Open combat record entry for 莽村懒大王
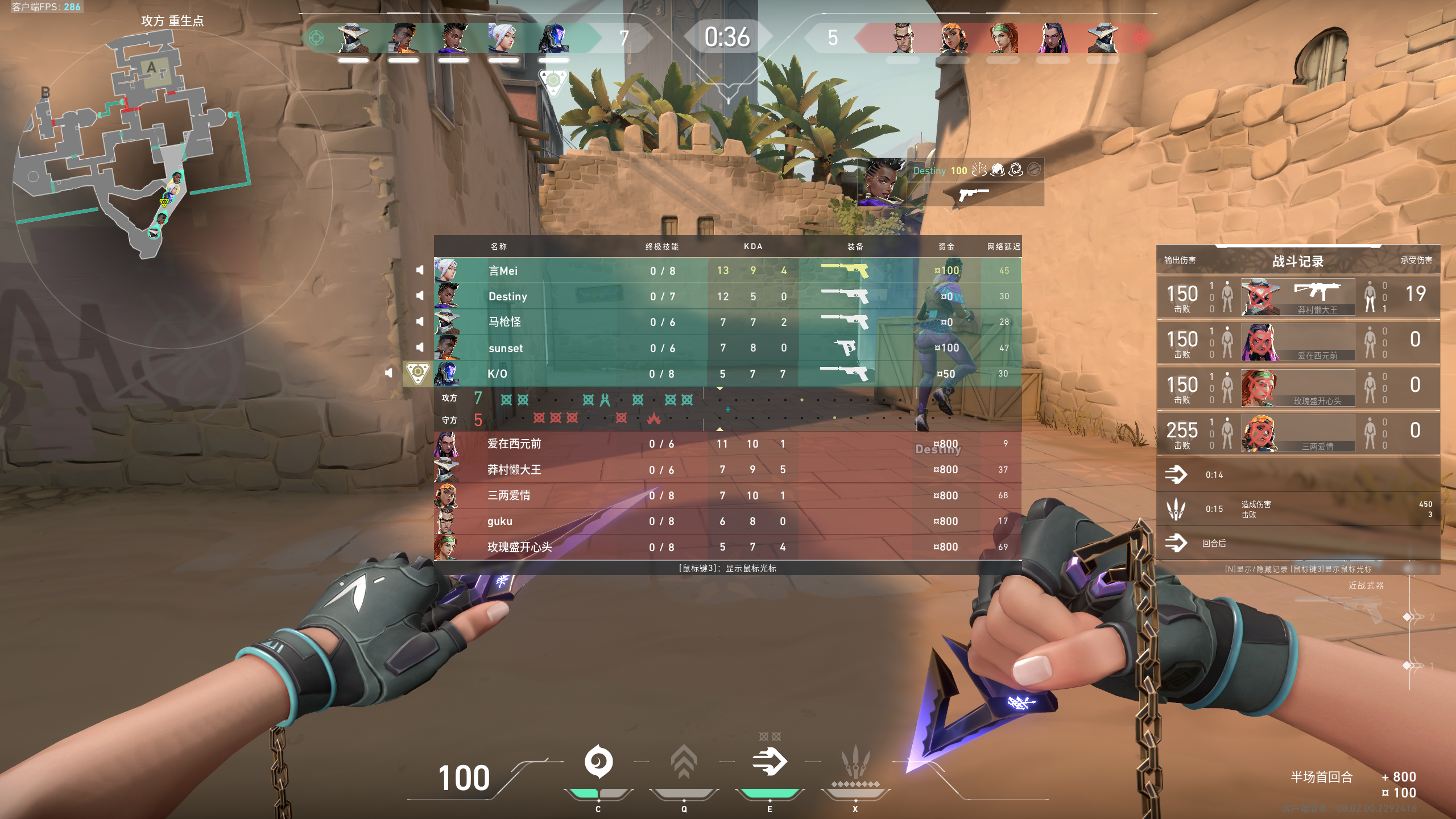The height and width of the screenshot is (819, 1456). [1298, 296]
